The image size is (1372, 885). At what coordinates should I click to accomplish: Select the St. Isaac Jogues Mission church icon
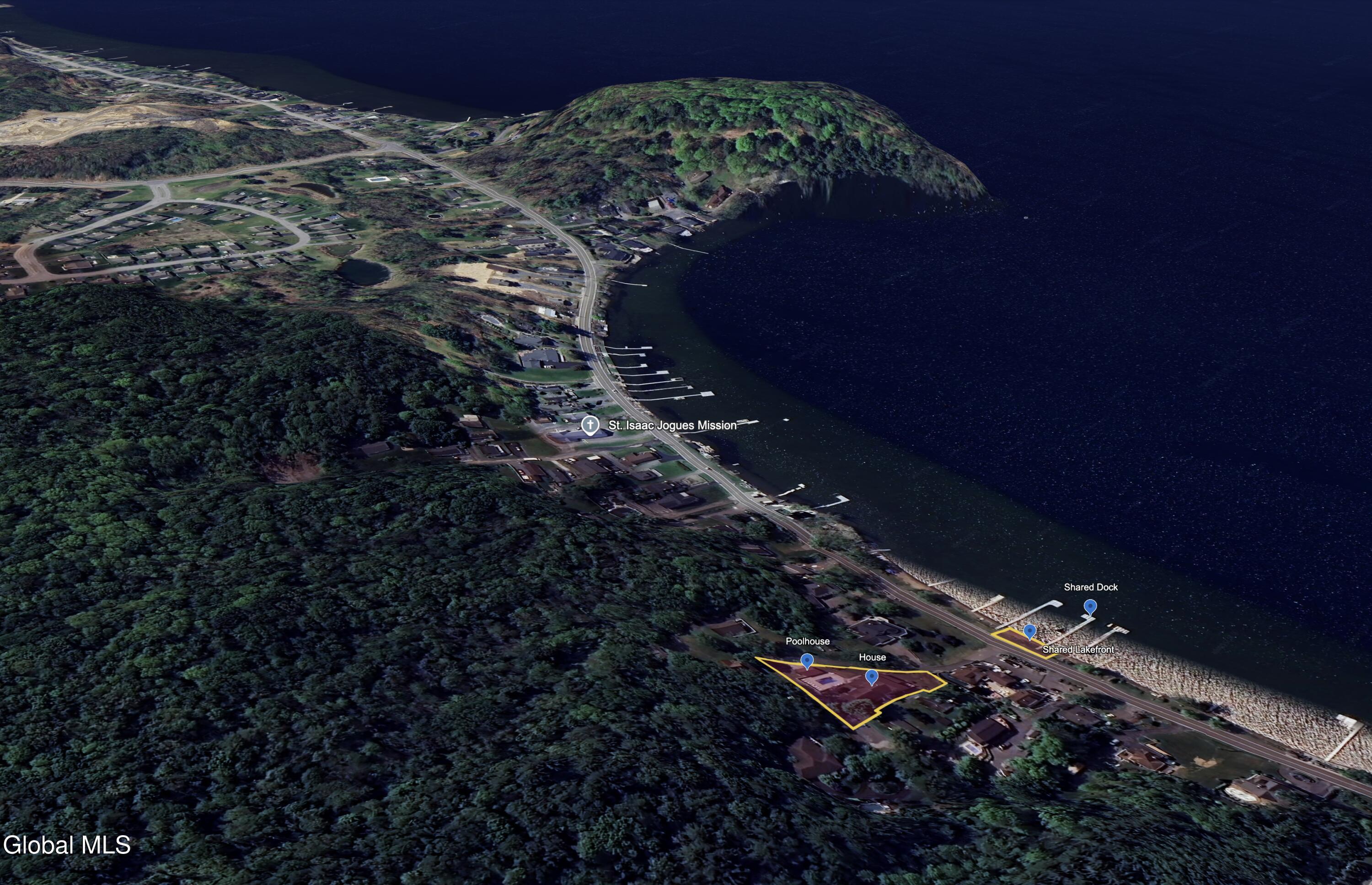tap(590, 425)
